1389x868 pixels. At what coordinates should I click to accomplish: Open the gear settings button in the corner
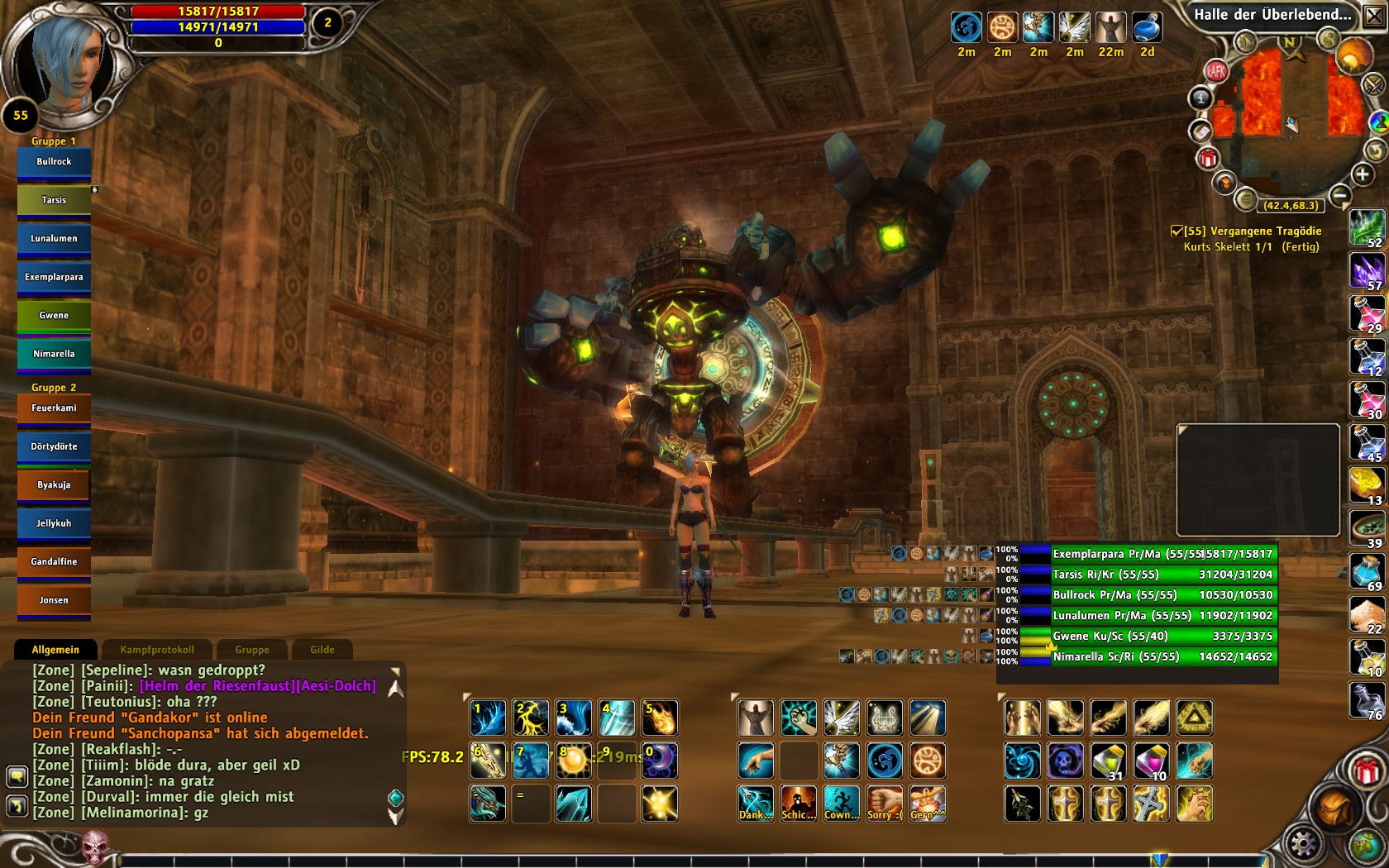tap(1304, 844)
